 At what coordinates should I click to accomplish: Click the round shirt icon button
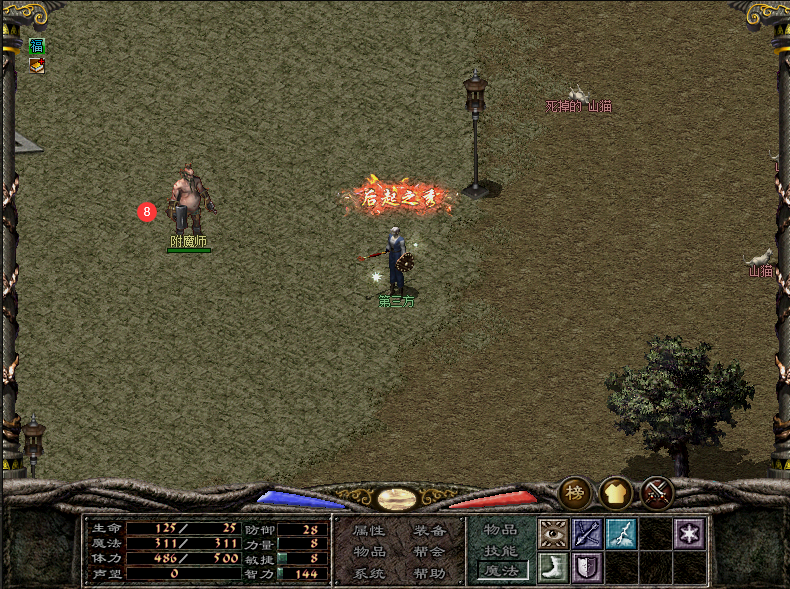(x=615, y=492)
